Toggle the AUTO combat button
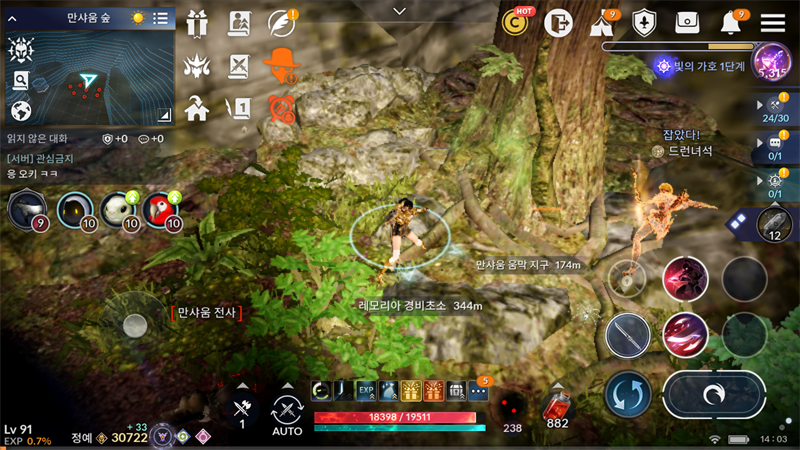The height and width of the screenshot is (450, 800). point(287,412)
